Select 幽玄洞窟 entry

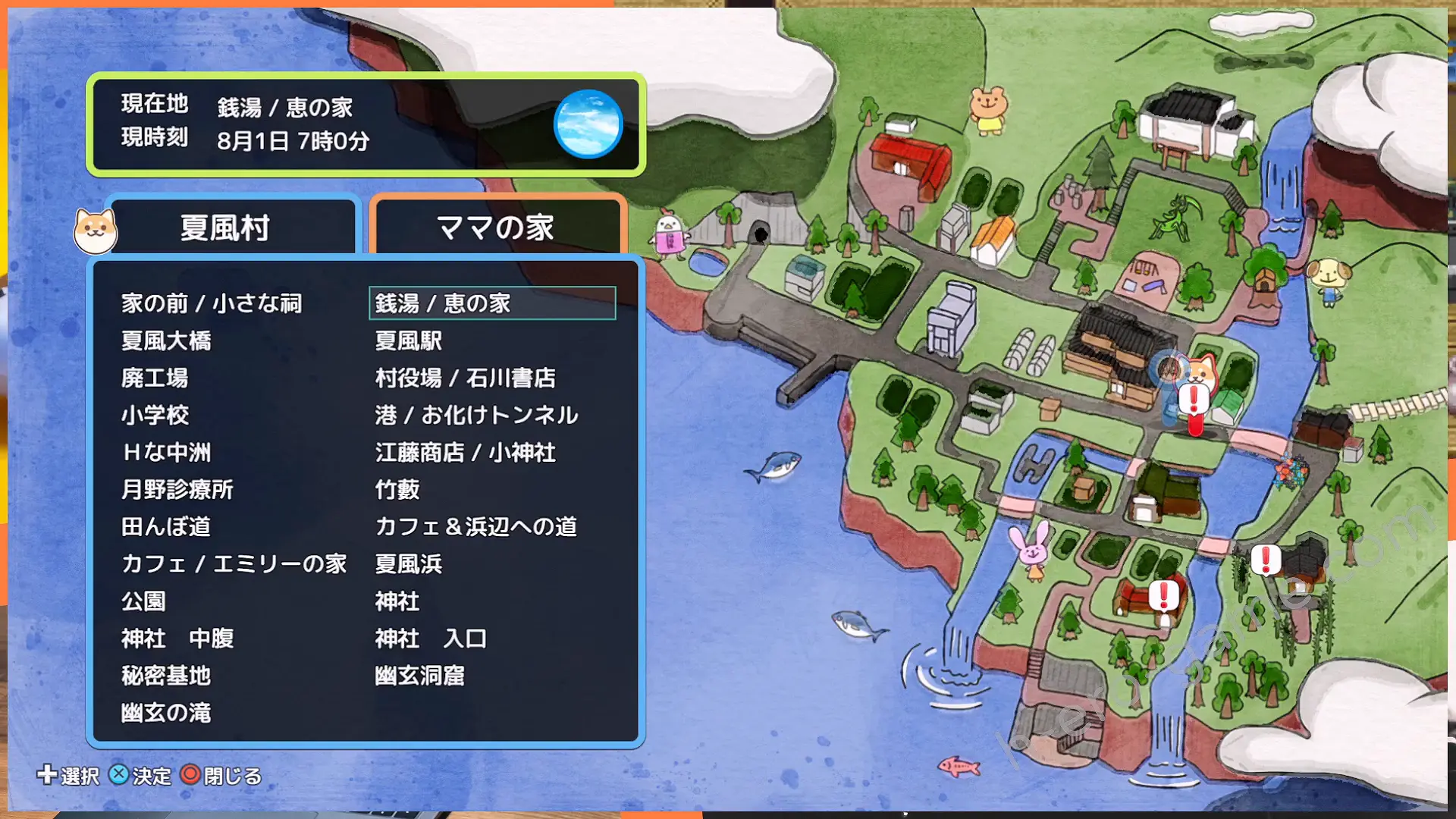tap(419, 676)
